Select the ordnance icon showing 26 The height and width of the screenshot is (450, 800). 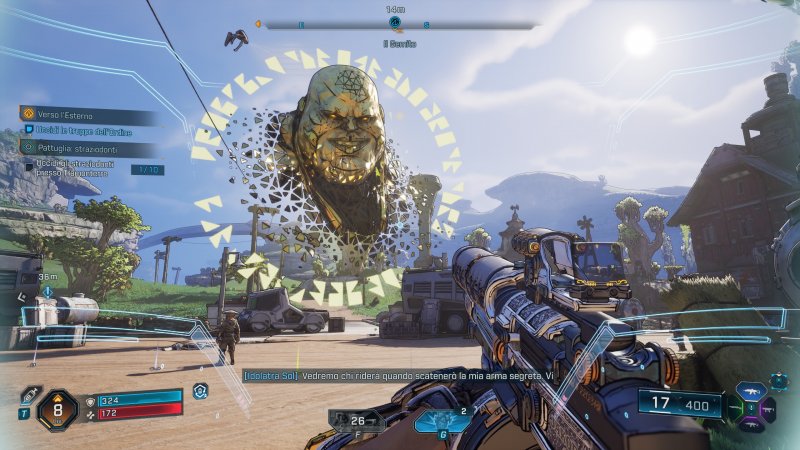355,420
